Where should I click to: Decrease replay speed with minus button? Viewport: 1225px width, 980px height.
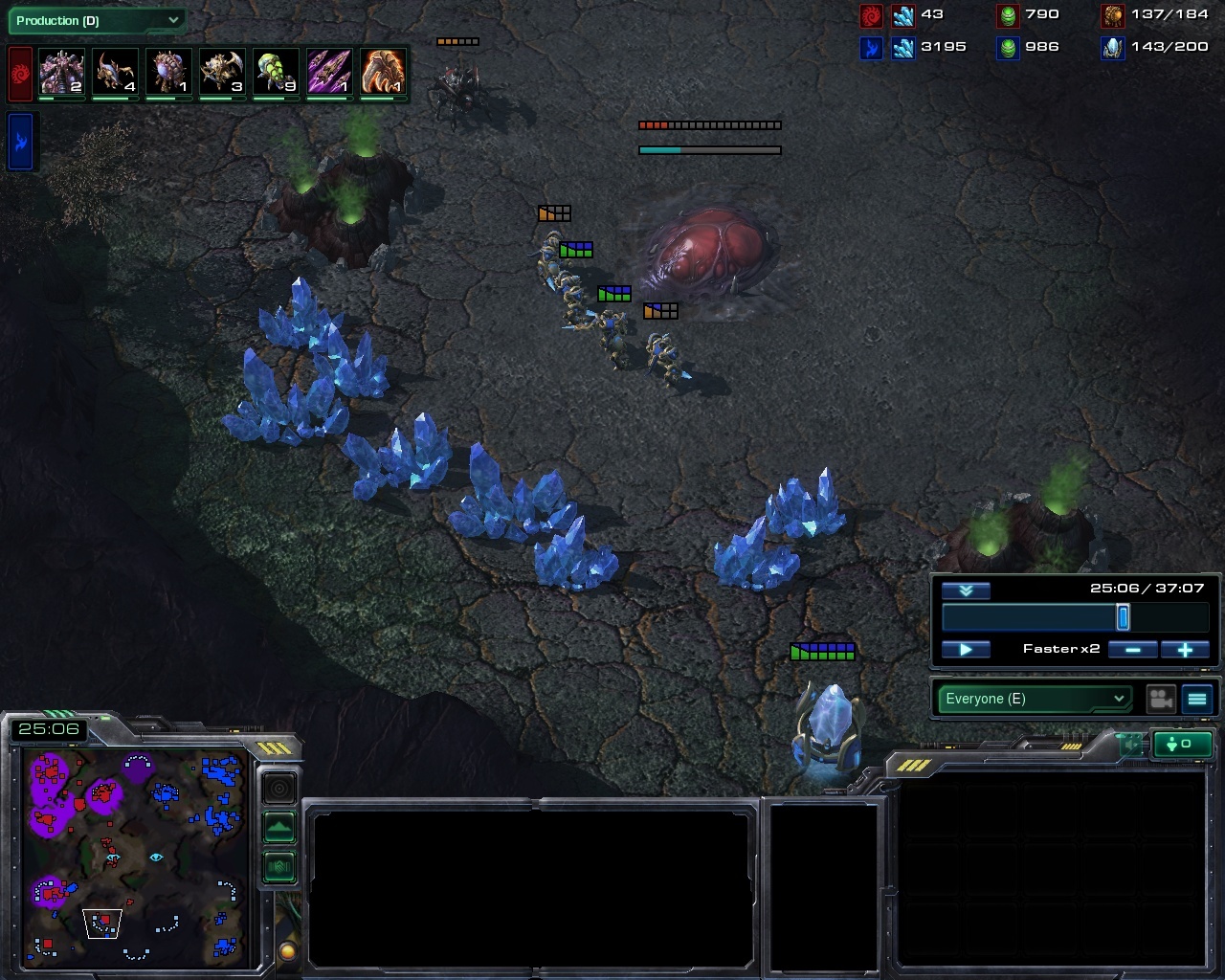[1132, 650]
